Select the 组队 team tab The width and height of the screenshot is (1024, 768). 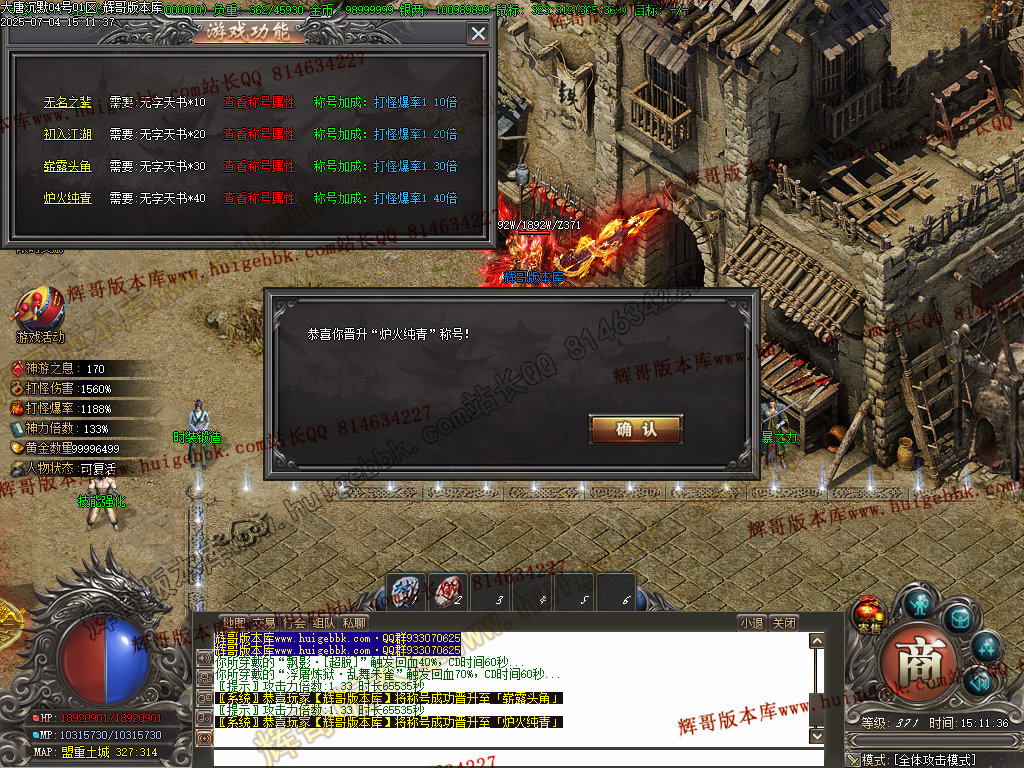tap(323, 622)
